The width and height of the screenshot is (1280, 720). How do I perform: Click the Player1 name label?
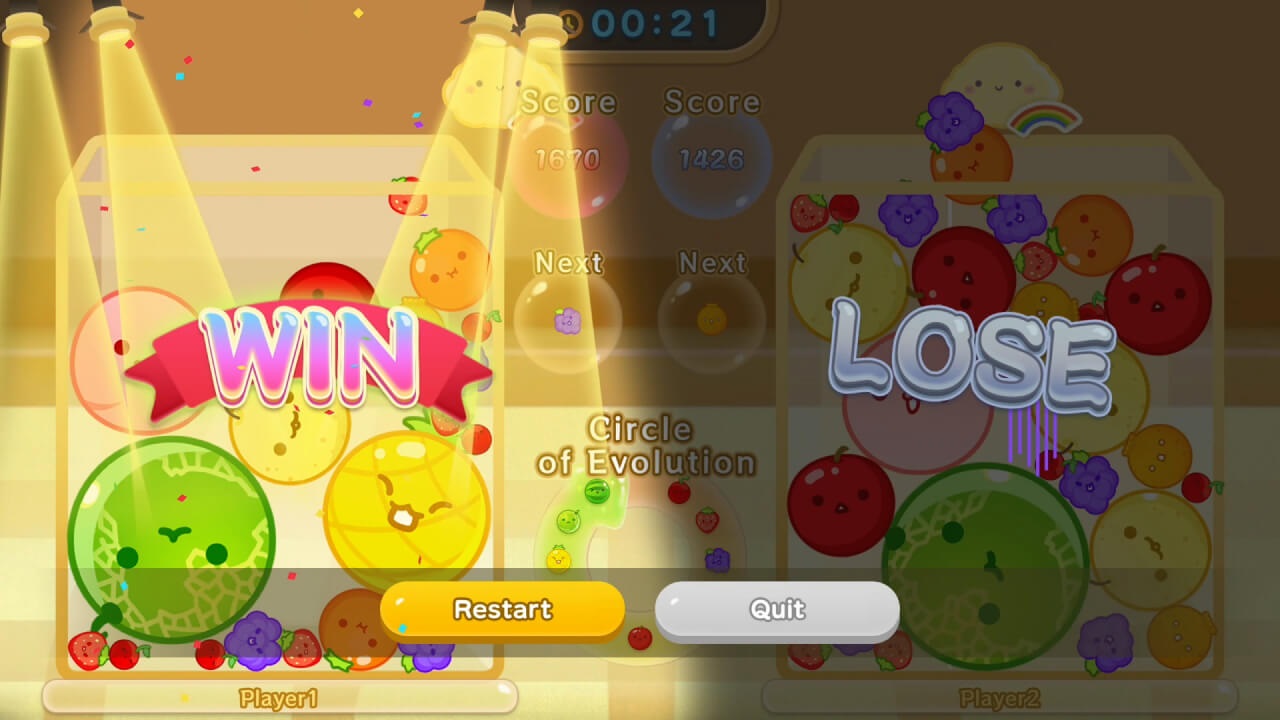[x=279, y=699]
